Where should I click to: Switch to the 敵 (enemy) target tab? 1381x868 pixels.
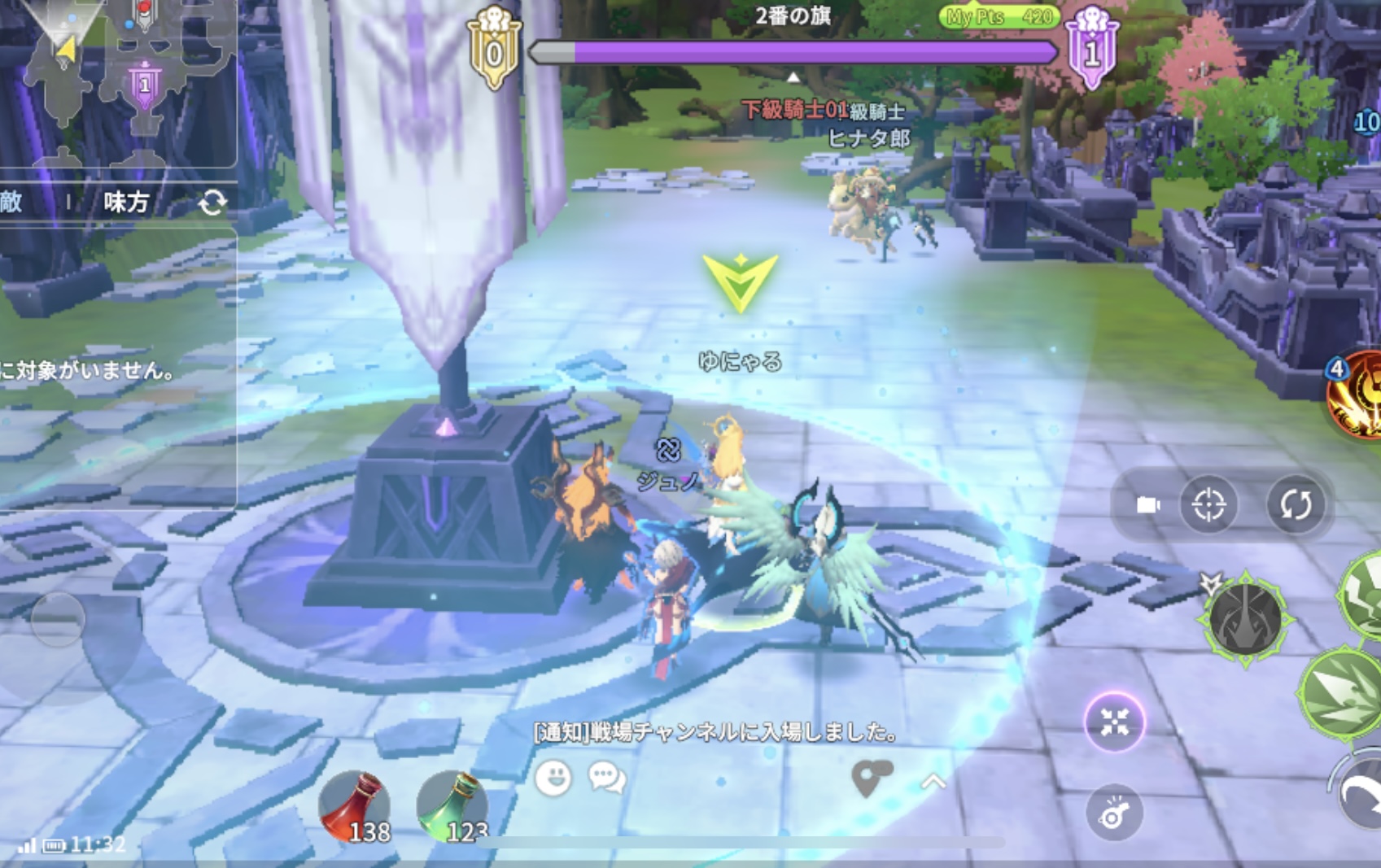(11, 202)
